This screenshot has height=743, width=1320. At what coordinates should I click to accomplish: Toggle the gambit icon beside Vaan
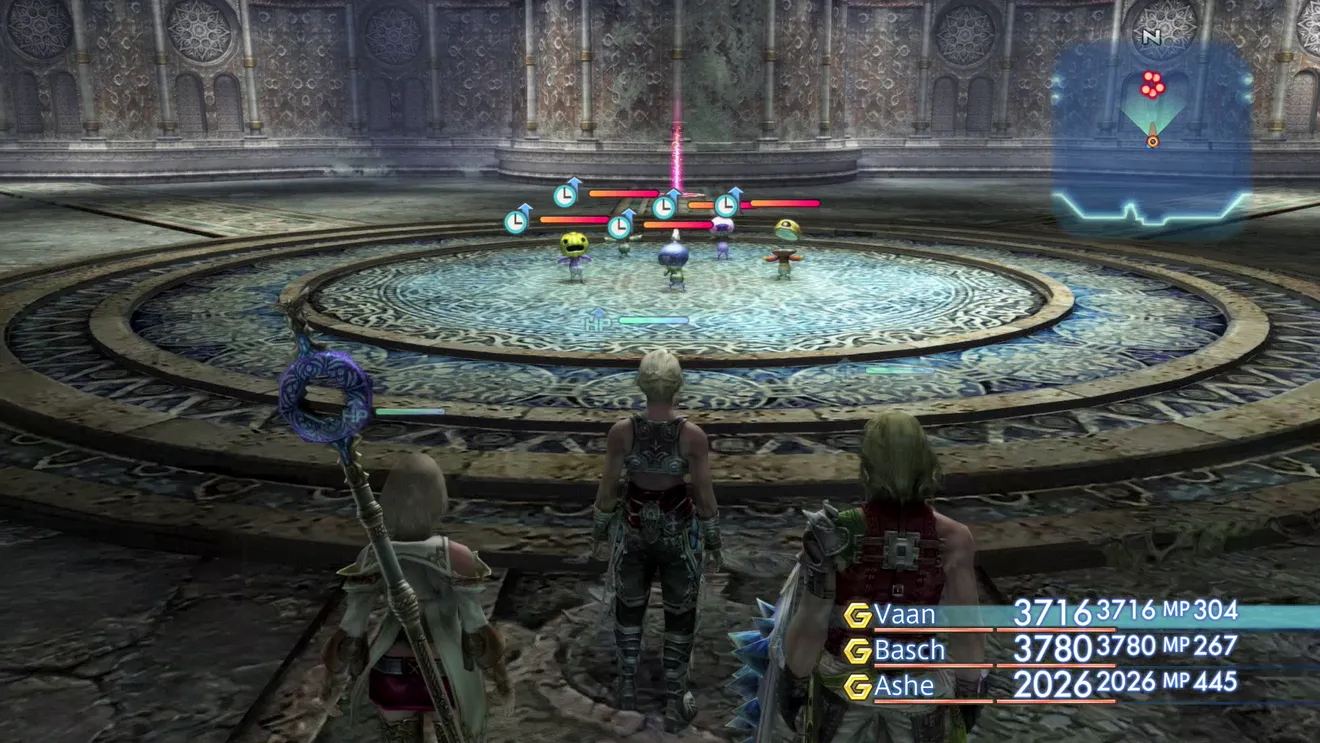click(x=857, y=615)
